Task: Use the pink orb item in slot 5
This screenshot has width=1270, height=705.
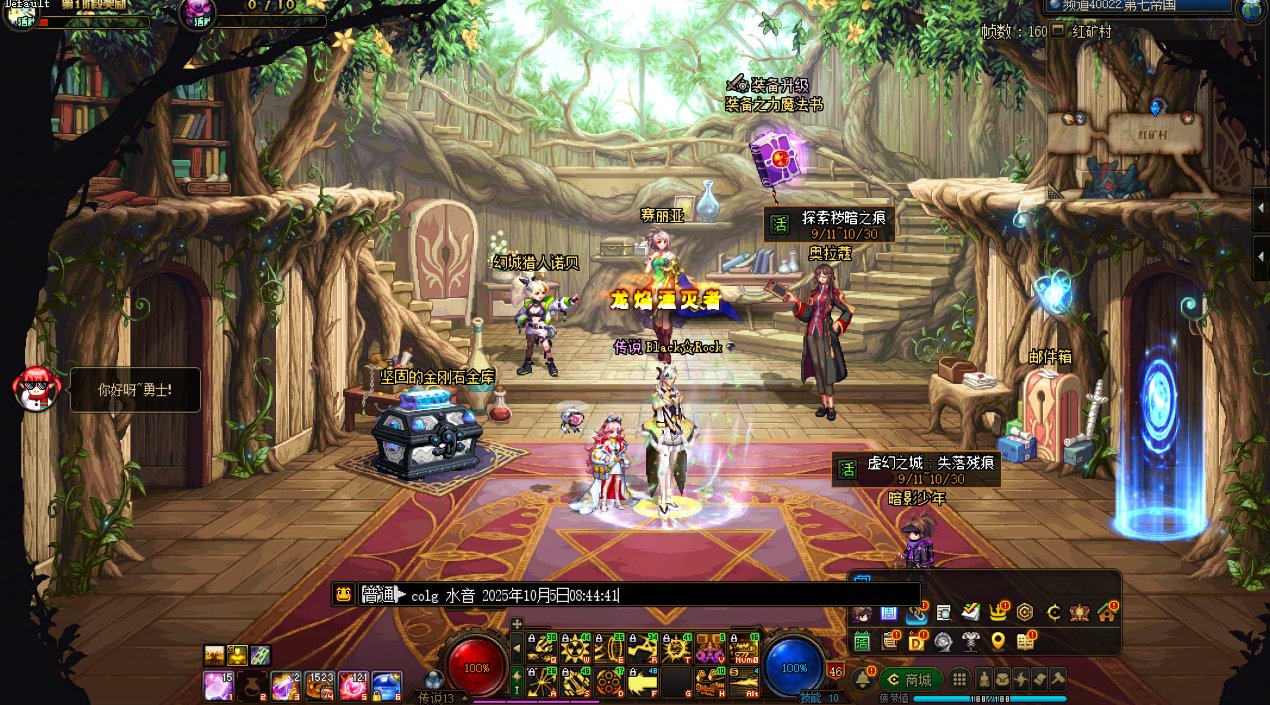Action: (352, 686)
